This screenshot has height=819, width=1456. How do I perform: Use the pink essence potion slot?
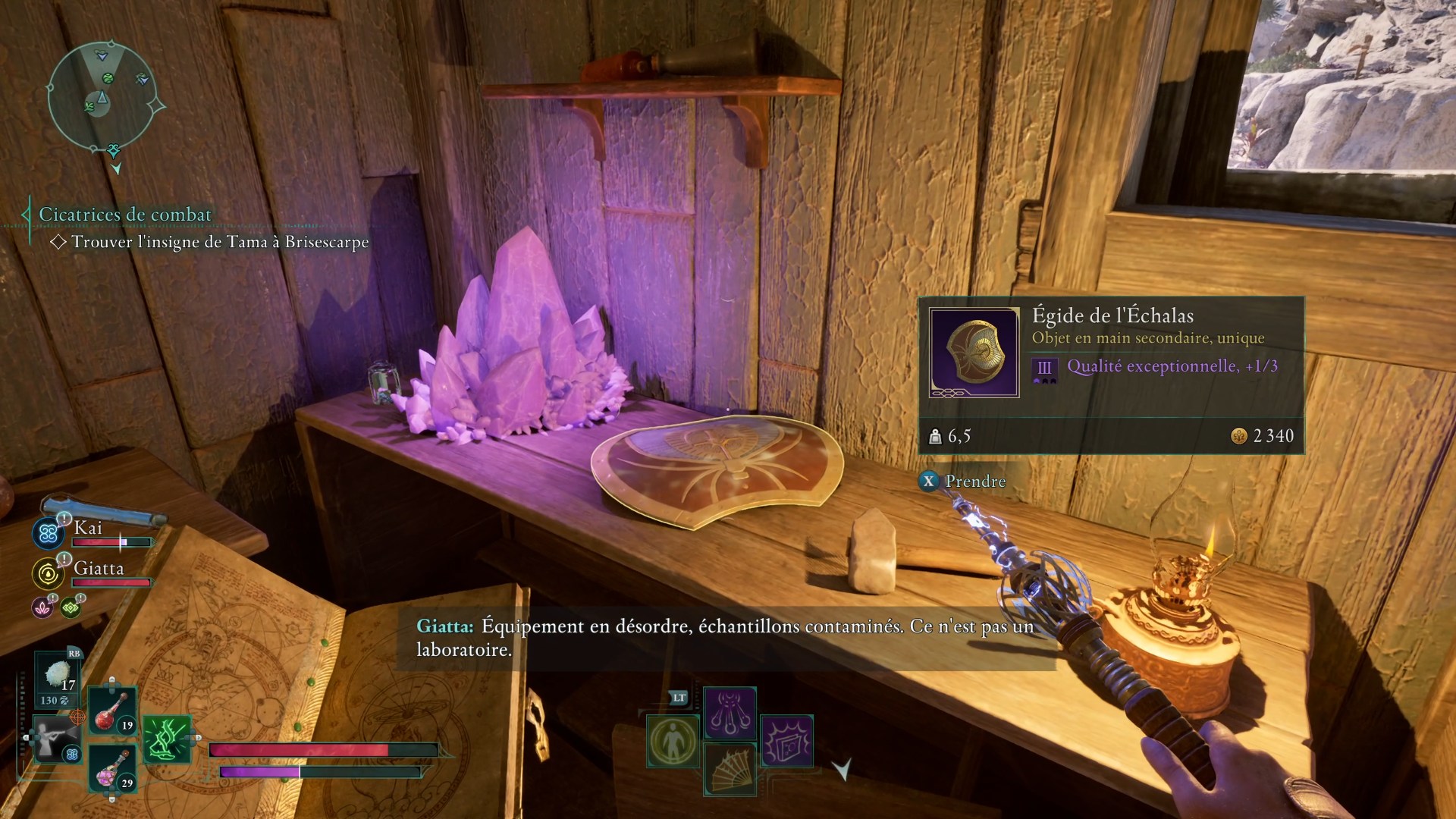(112, 769)
